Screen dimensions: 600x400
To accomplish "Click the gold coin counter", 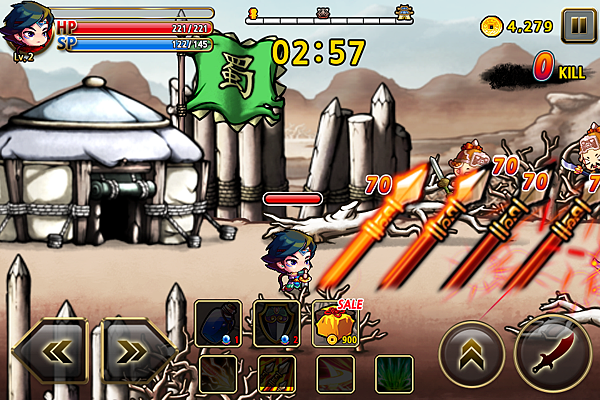I will (x=518, y=25).
